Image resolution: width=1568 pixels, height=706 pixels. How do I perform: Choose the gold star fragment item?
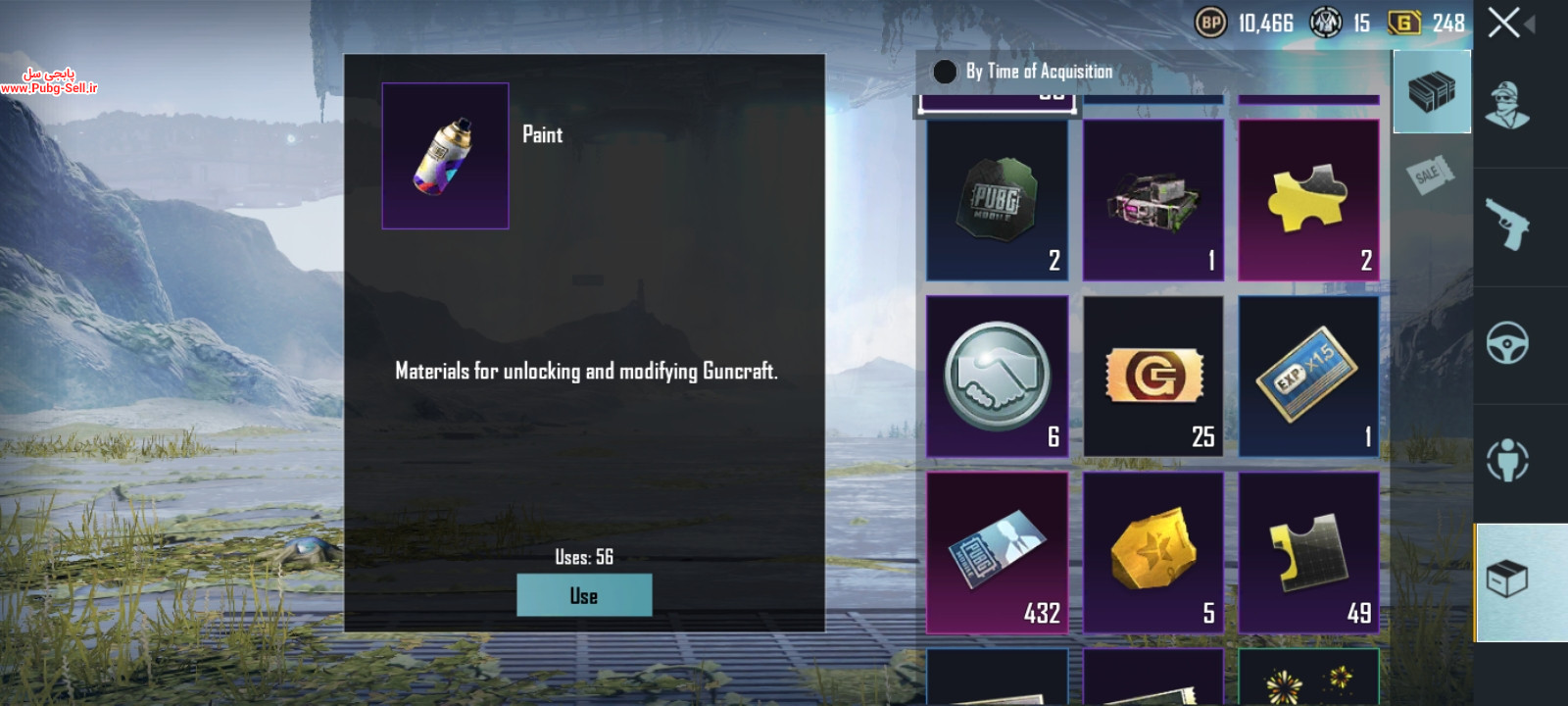point(1153,553)
